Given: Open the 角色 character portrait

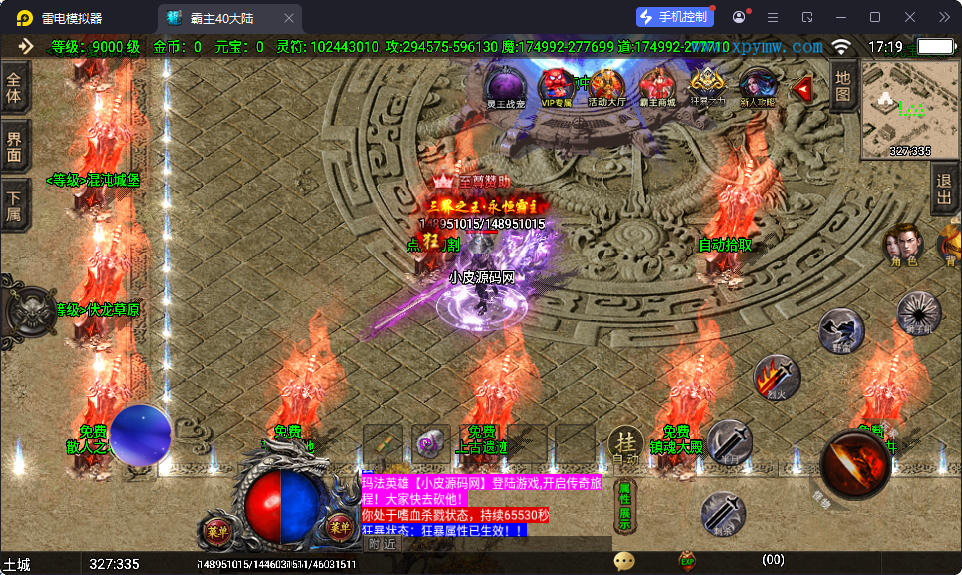Looking at the screenshot, I should 902,245.
